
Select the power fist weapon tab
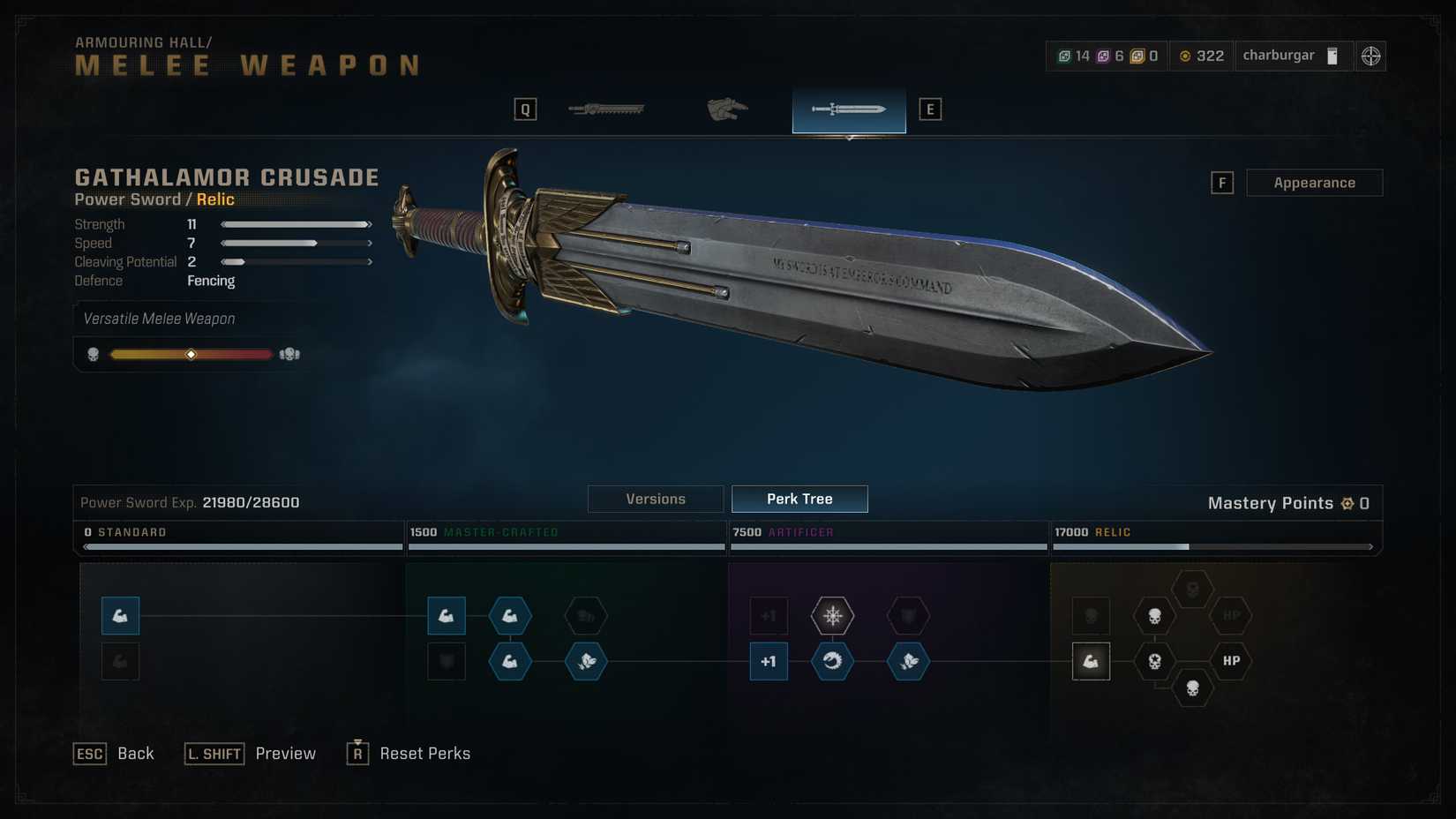727,109
